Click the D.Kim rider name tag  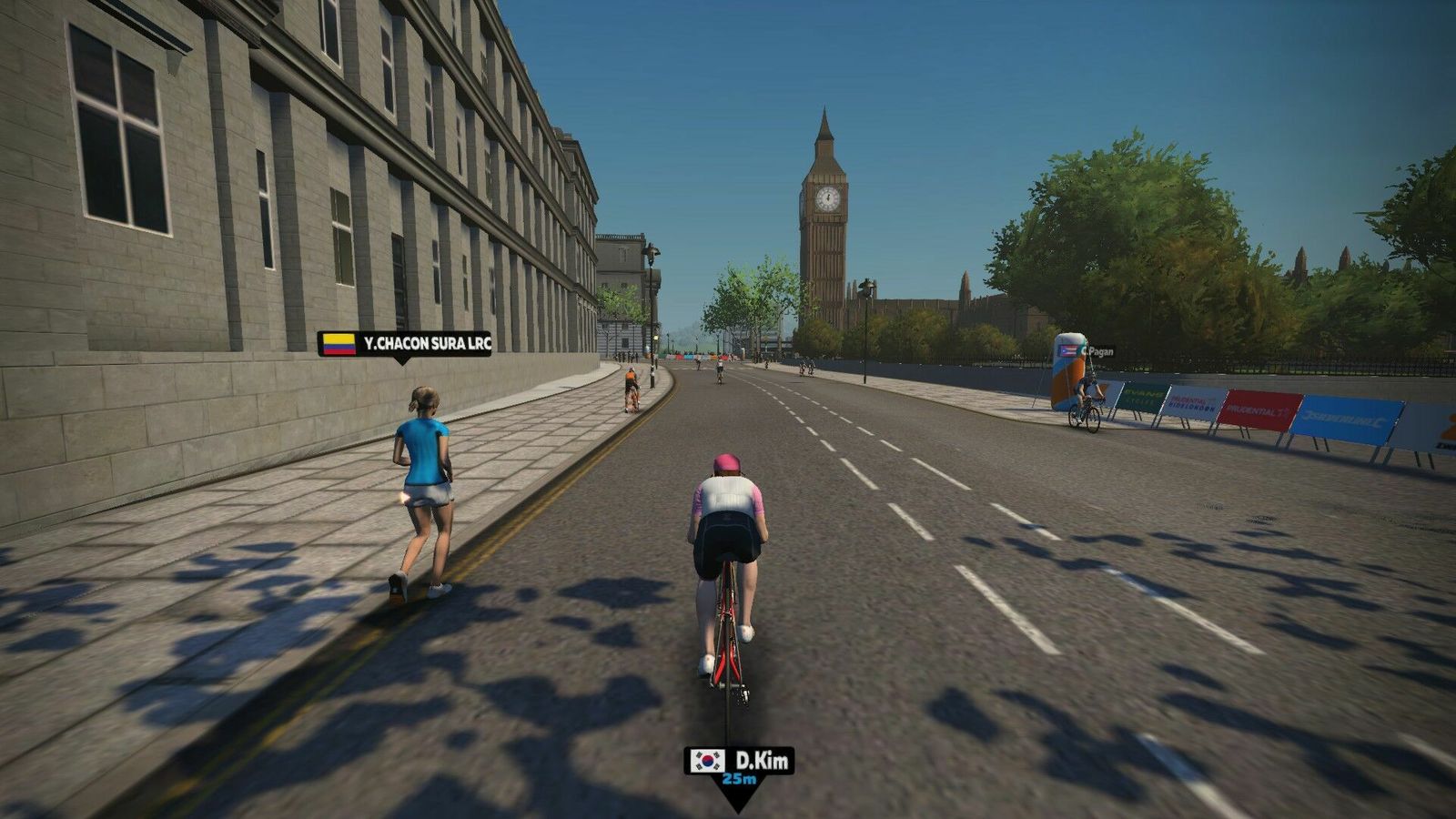(x=739, y=762)
